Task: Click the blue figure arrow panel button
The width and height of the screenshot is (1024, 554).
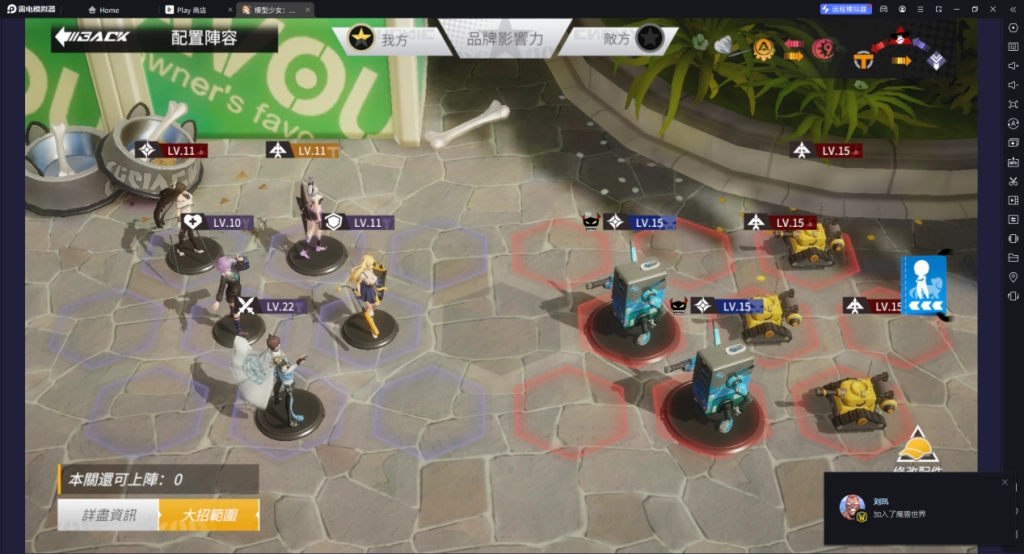Action: click(x=922, y=285)
